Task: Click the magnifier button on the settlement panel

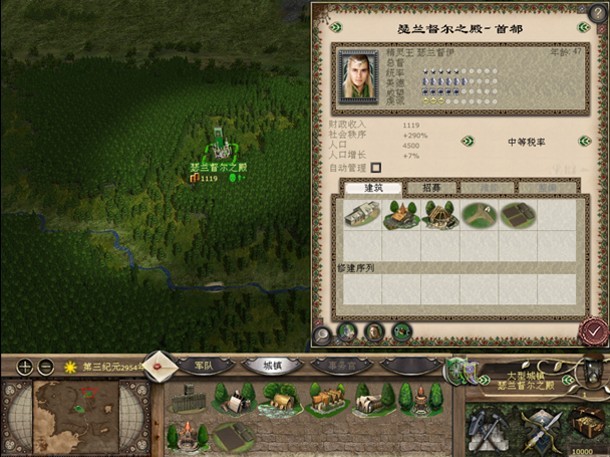Action: click(322, 333)
